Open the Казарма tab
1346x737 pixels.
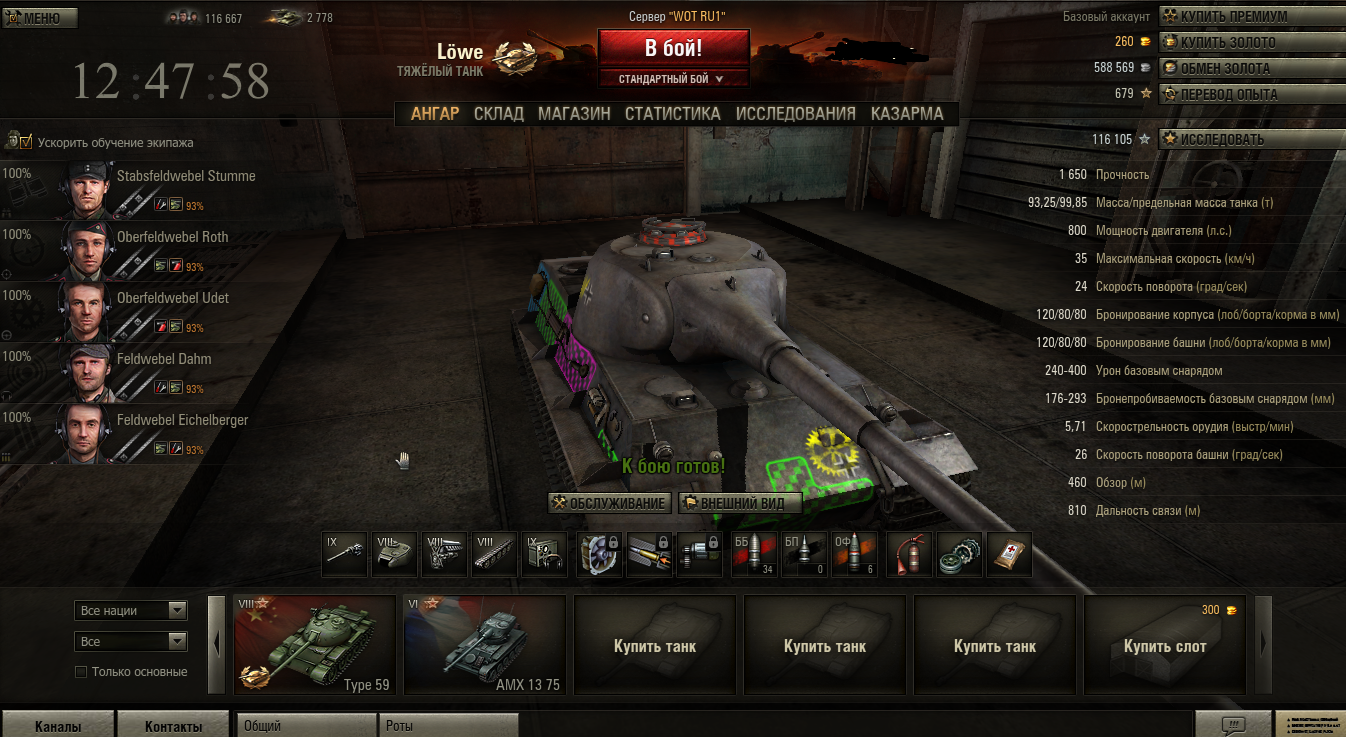pos(906,114)
